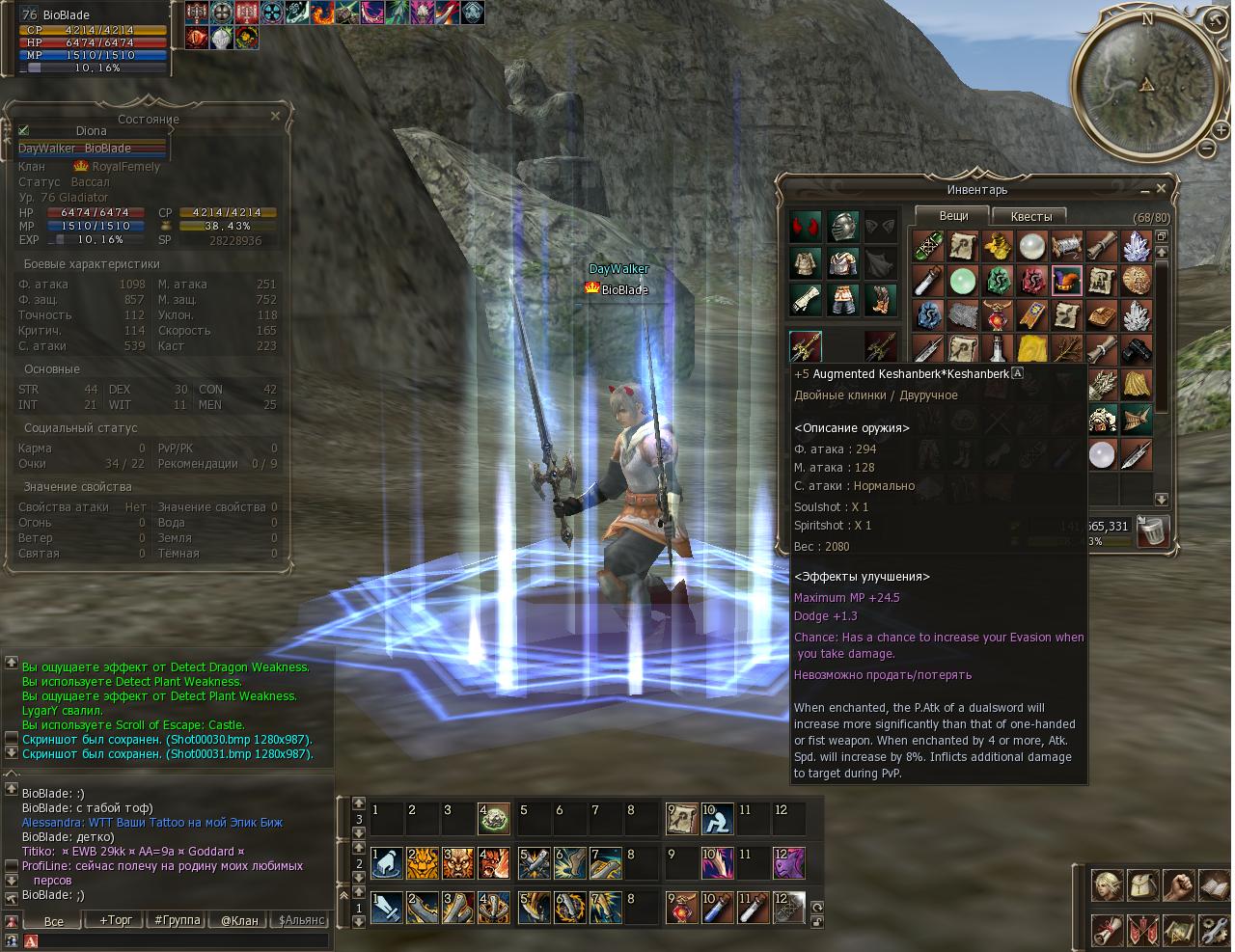This screenshot has height=952, width=1235.
Task: Click the circular minimap
Action: (1145, 87)
